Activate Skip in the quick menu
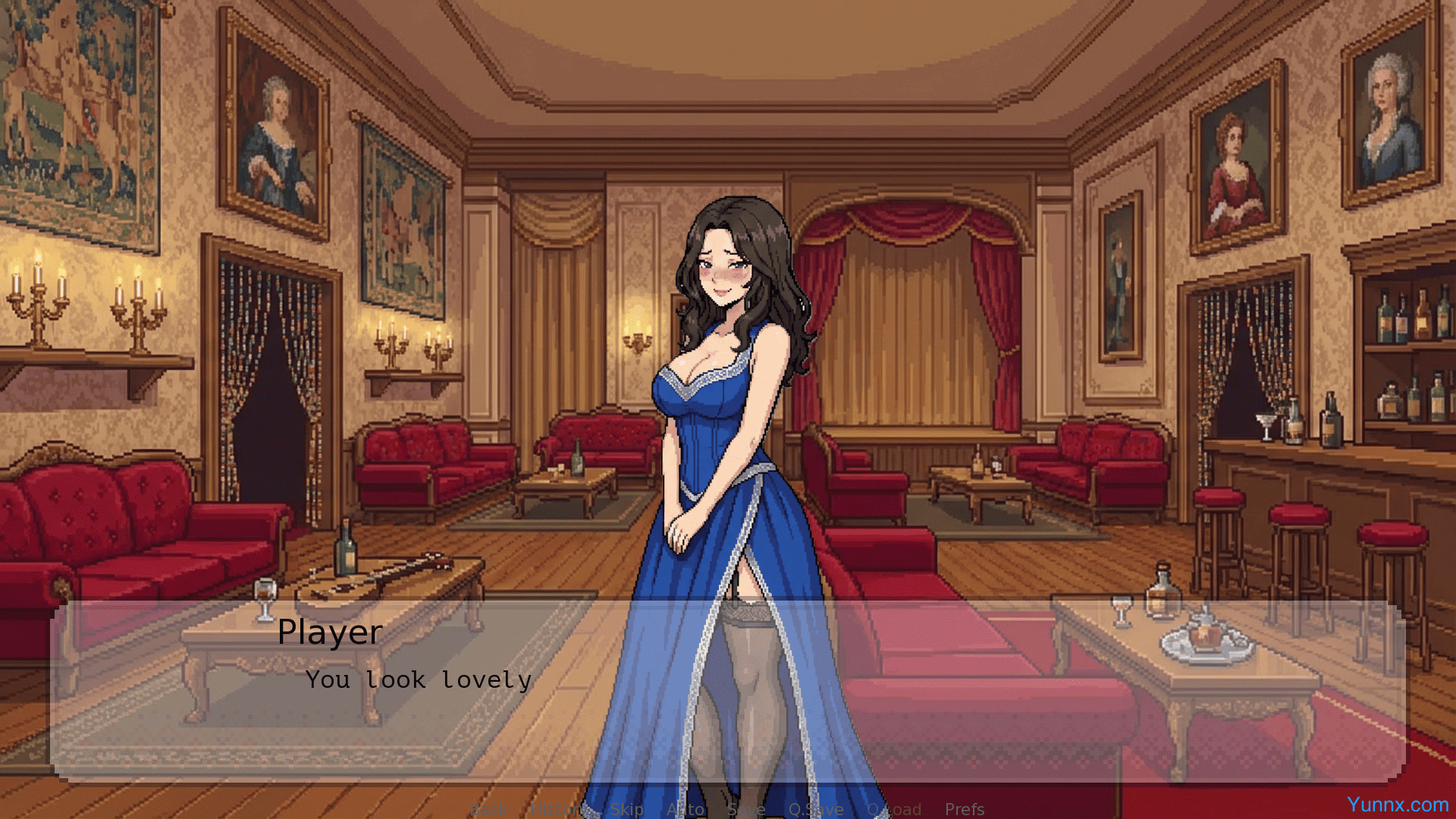The width and height of the screenshot is (1456, 819). click(x=626, y=809)
